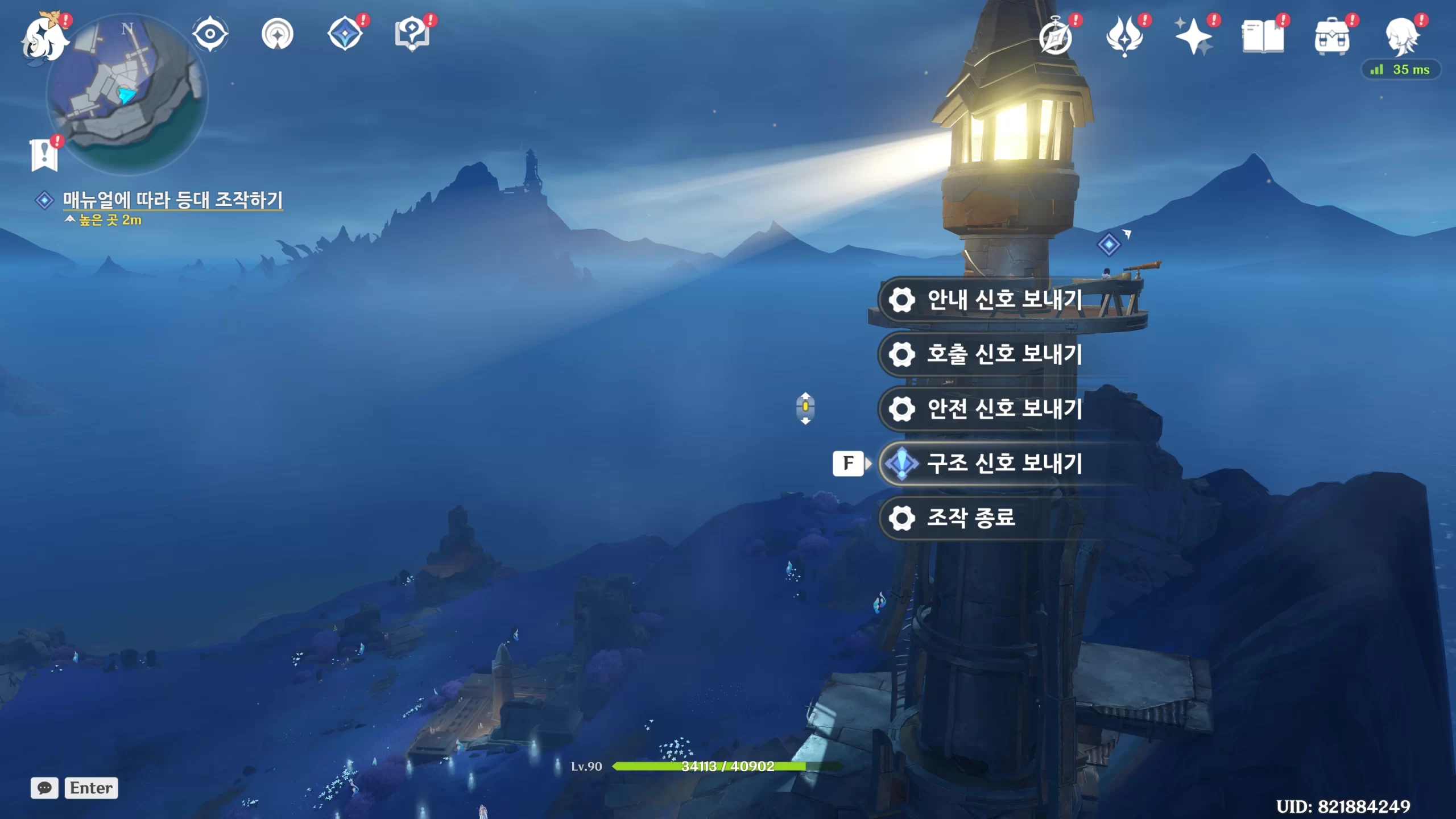
Task: Click the round signal-ring icon in top bar
Action: pos(278,34)
